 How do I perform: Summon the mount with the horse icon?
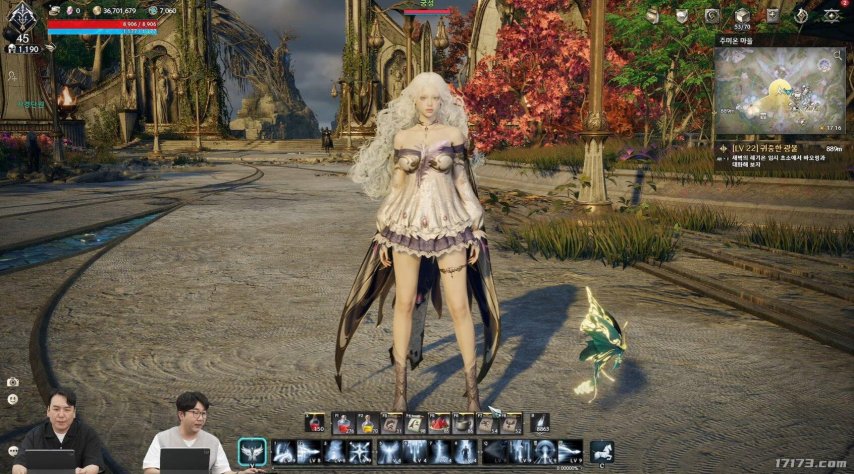[602, 452]
